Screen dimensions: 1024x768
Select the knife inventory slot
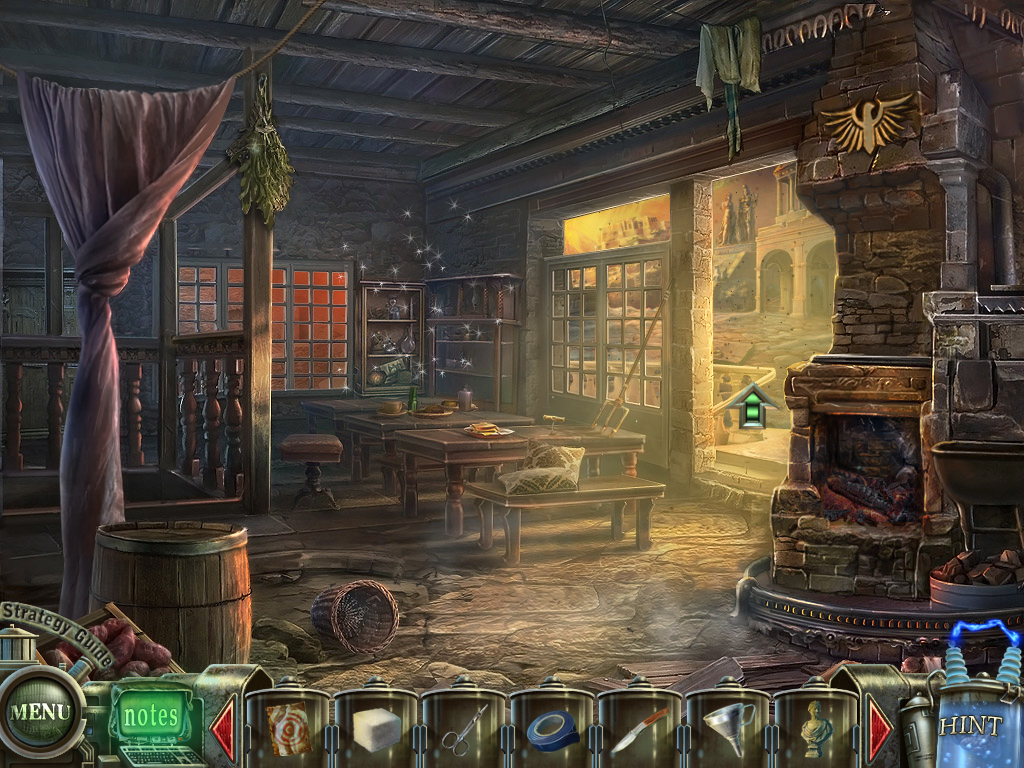tap(640, 730)
